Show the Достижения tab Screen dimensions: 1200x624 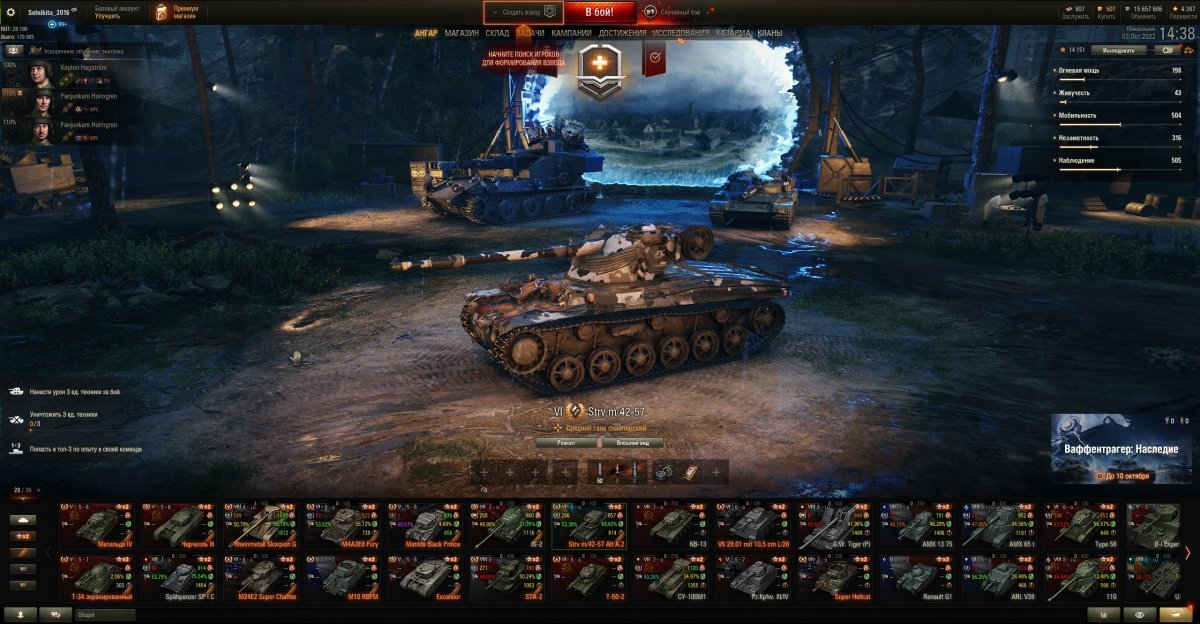click(x=622, y=33)
